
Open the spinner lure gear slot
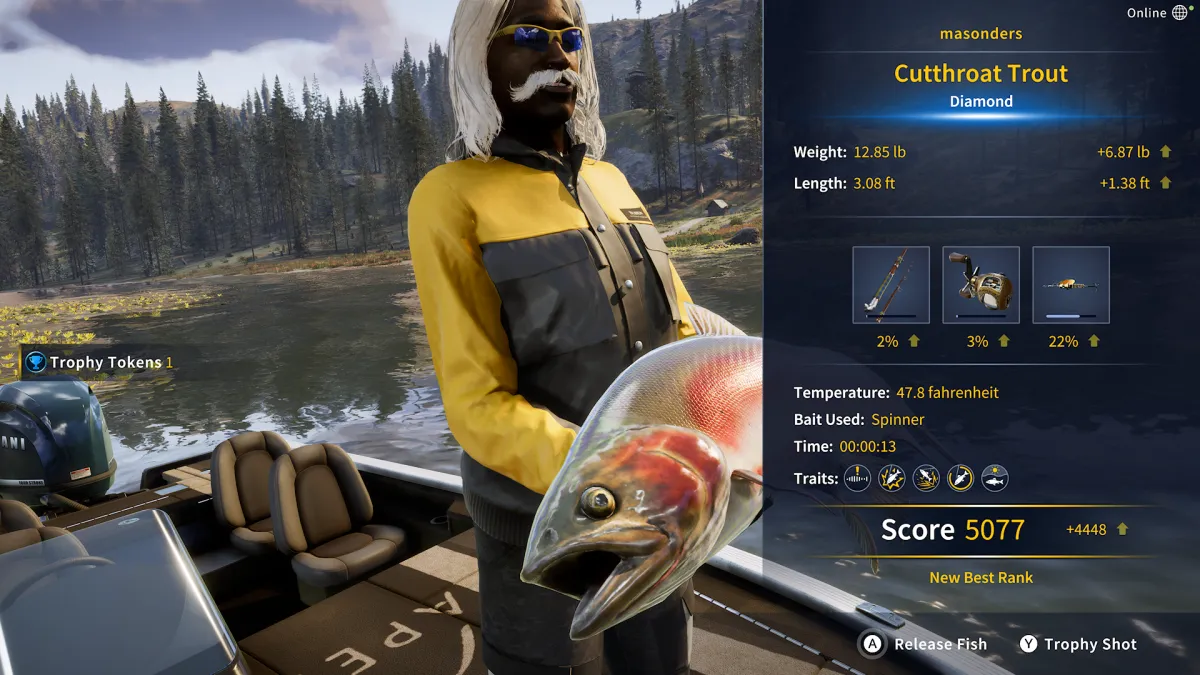click(1071, 285)
